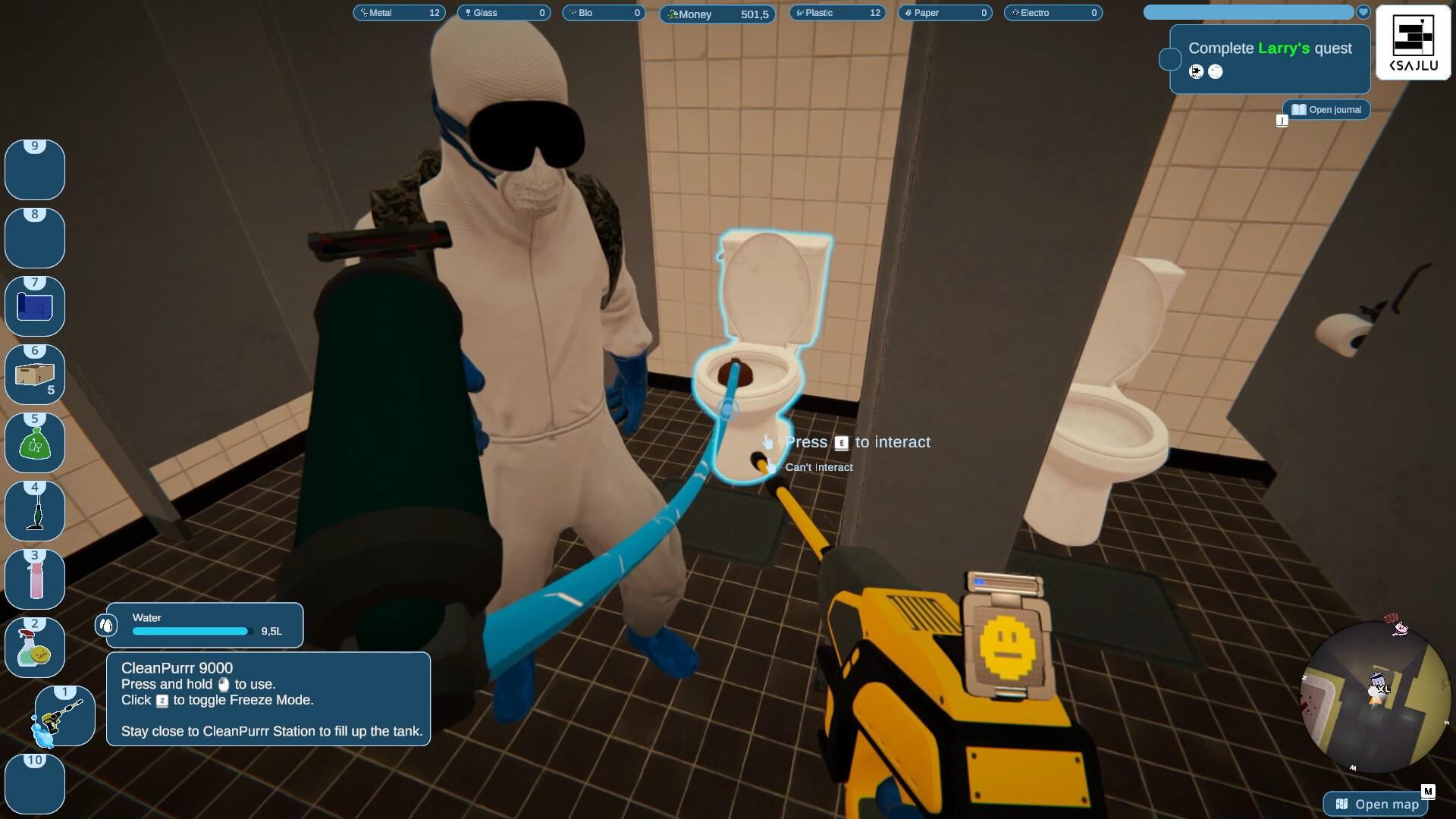The image size is (1456, 819).
Task: Select the pink bottle in hotbar slot 3
Action: click(x=35, y=579)
